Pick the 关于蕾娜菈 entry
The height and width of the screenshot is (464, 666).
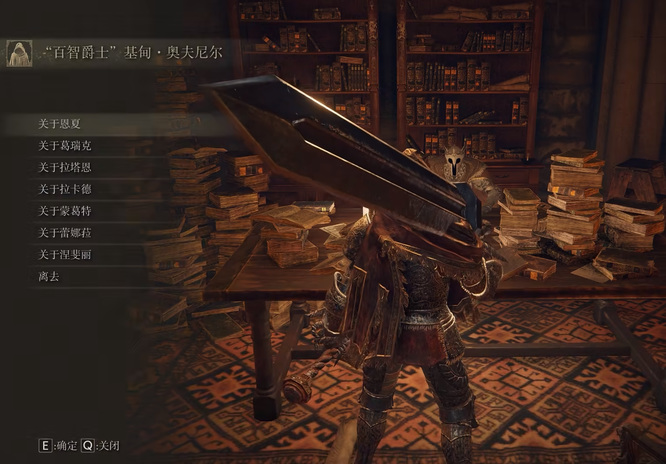click(65, 232)
